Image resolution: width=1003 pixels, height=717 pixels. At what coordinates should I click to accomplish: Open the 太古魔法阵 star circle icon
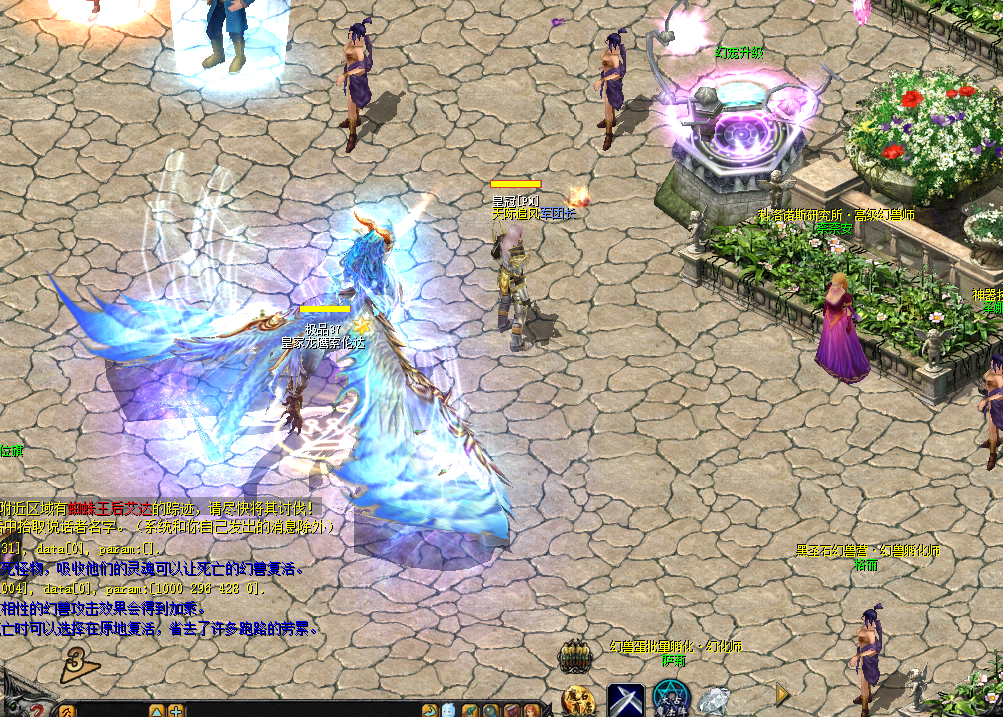[671, 699]
